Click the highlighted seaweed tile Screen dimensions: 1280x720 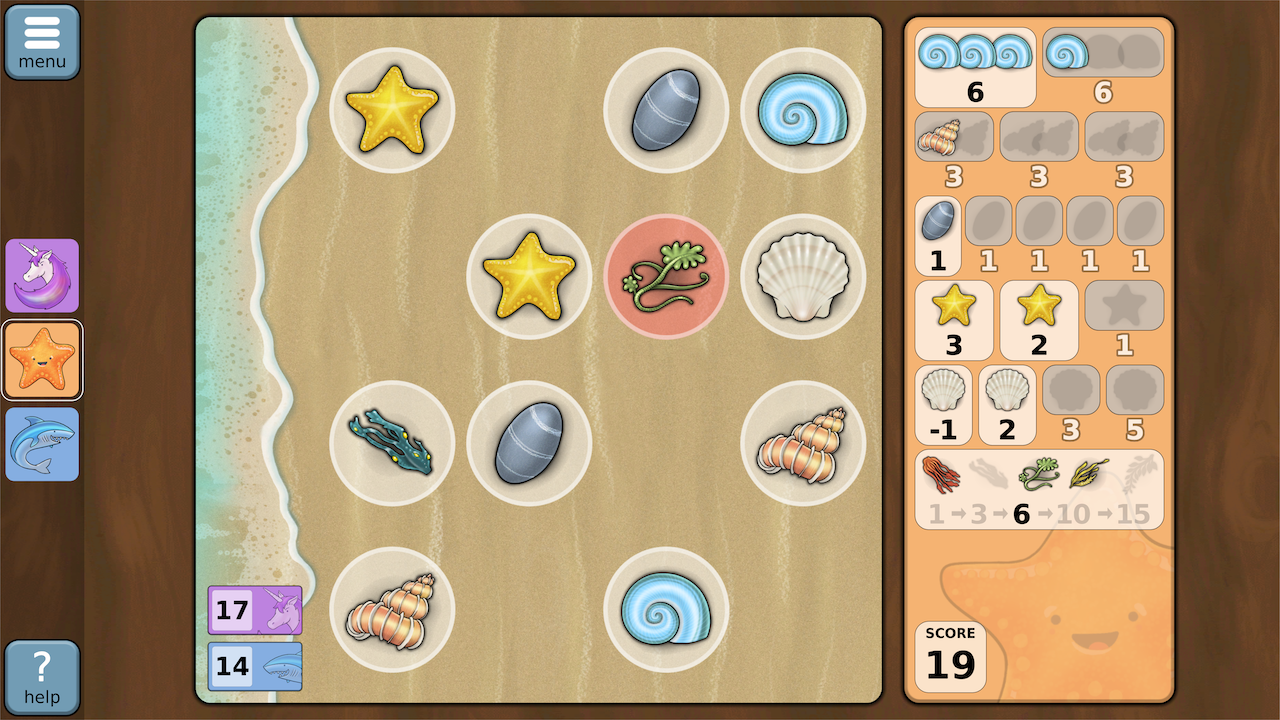coord(666,276)
